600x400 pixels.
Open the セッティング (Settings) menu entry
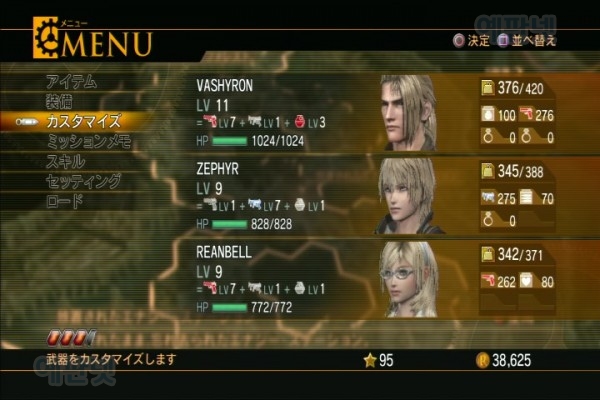coord(83,181)
